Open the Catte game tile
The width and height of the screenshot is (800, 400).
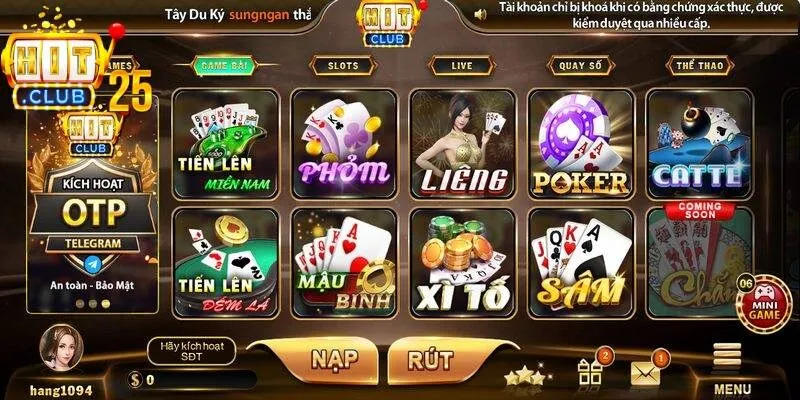(698, 143)
